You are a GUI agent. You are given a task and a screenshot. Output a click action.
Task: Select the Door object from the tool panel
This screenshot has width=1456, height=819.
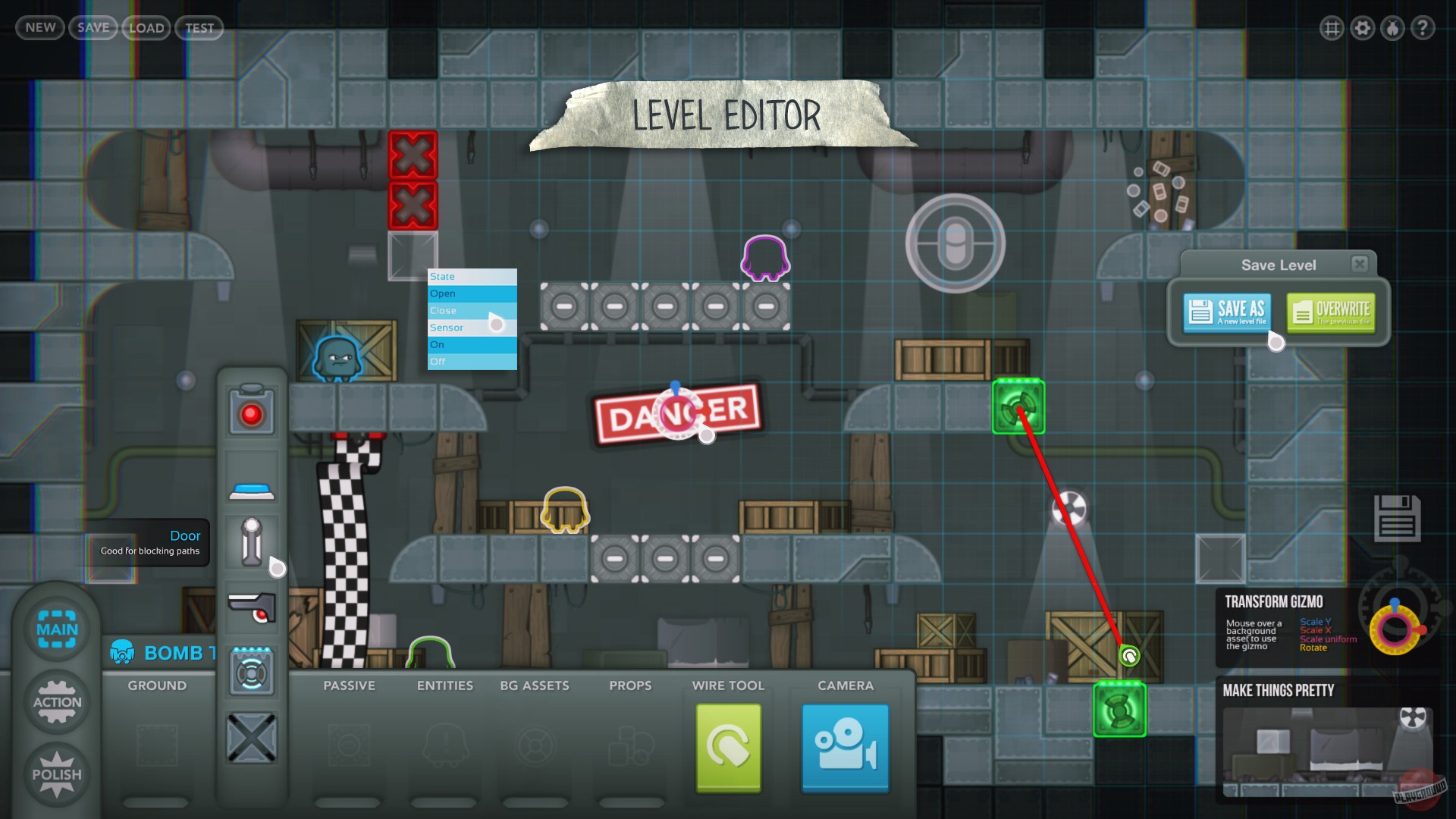251,542
